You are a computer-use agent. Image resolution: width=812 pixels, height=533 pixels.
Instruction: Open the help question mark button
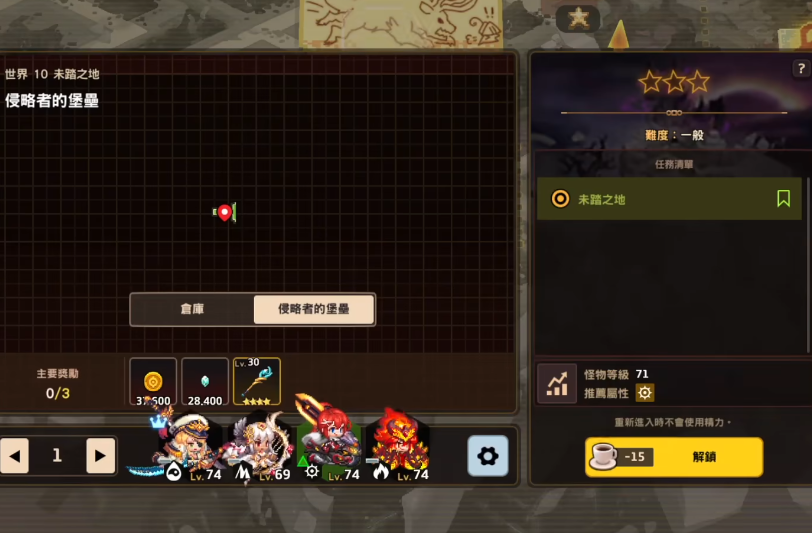click(800, 69)
